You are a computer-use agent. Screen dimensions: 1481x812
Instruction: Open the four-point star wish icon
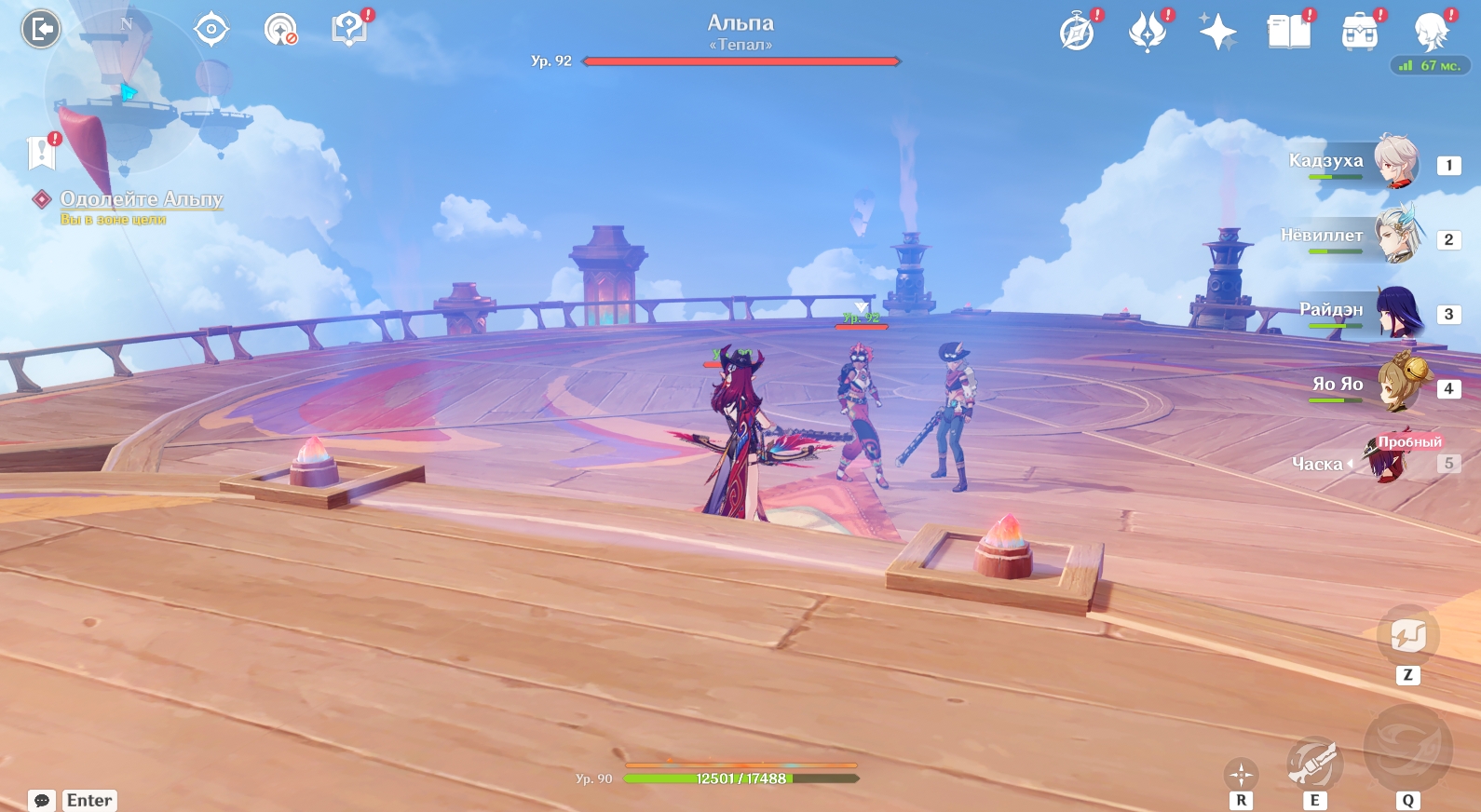(x=1217, y=33)
